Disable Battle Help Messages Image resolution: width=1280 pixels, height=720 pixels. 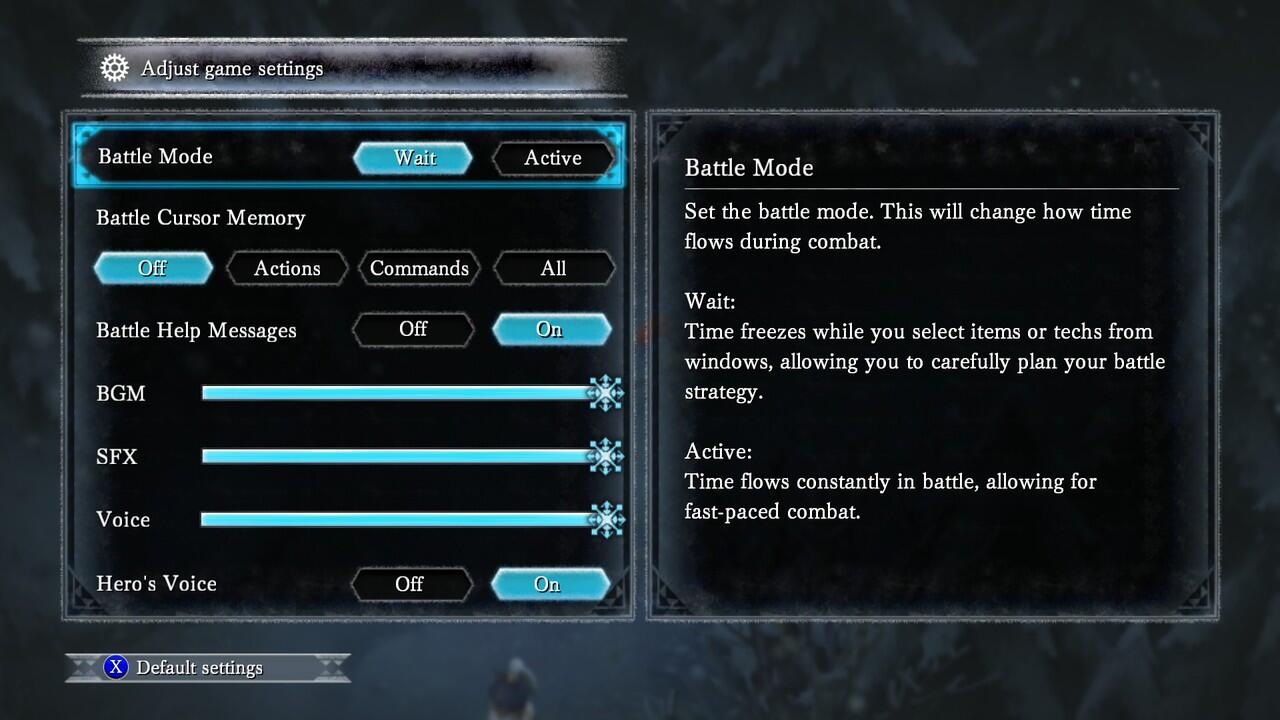point(412,329)
